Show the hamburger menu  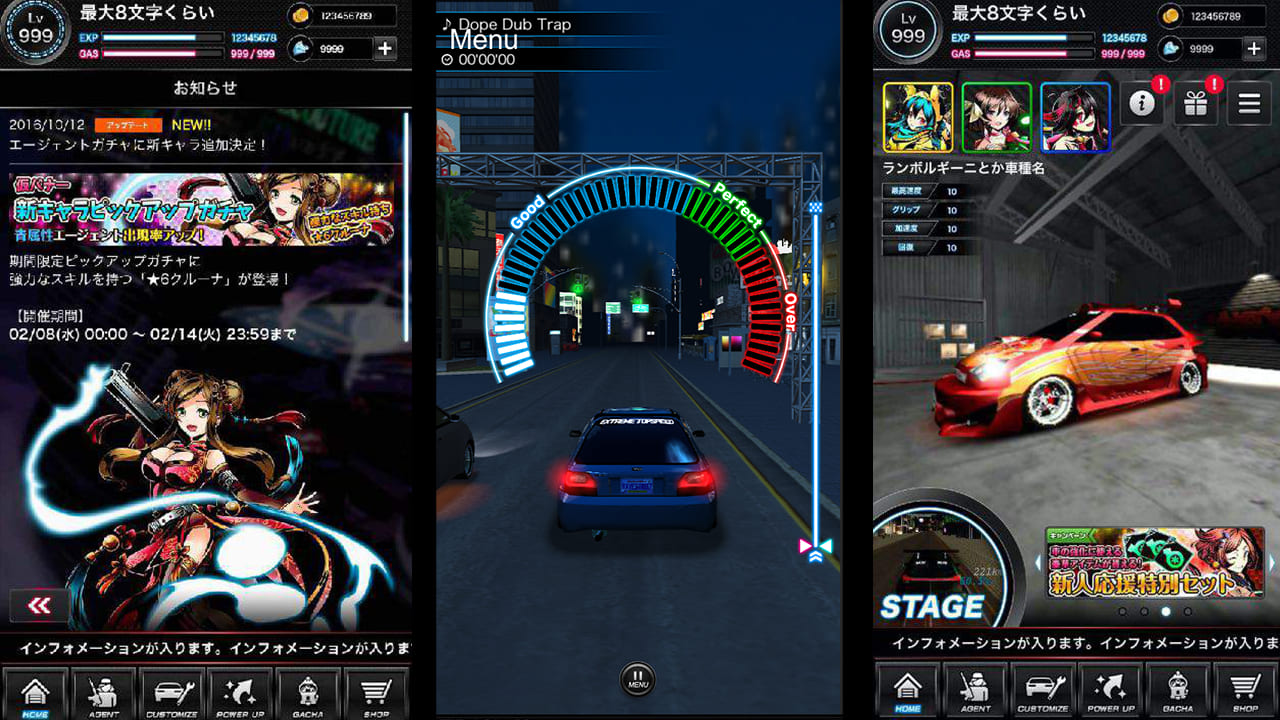pyautogui.click(x=1248, y=104)
